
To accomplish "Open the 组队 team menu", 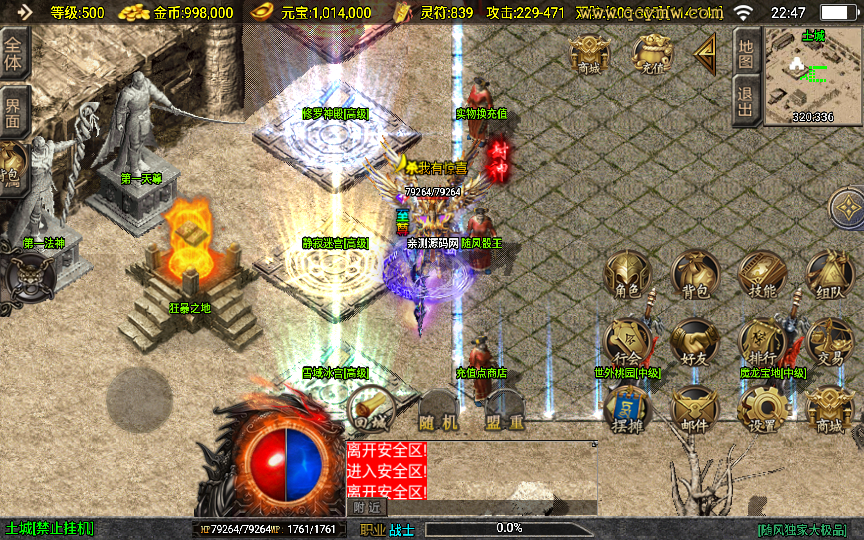I will [x=829, y=276].
